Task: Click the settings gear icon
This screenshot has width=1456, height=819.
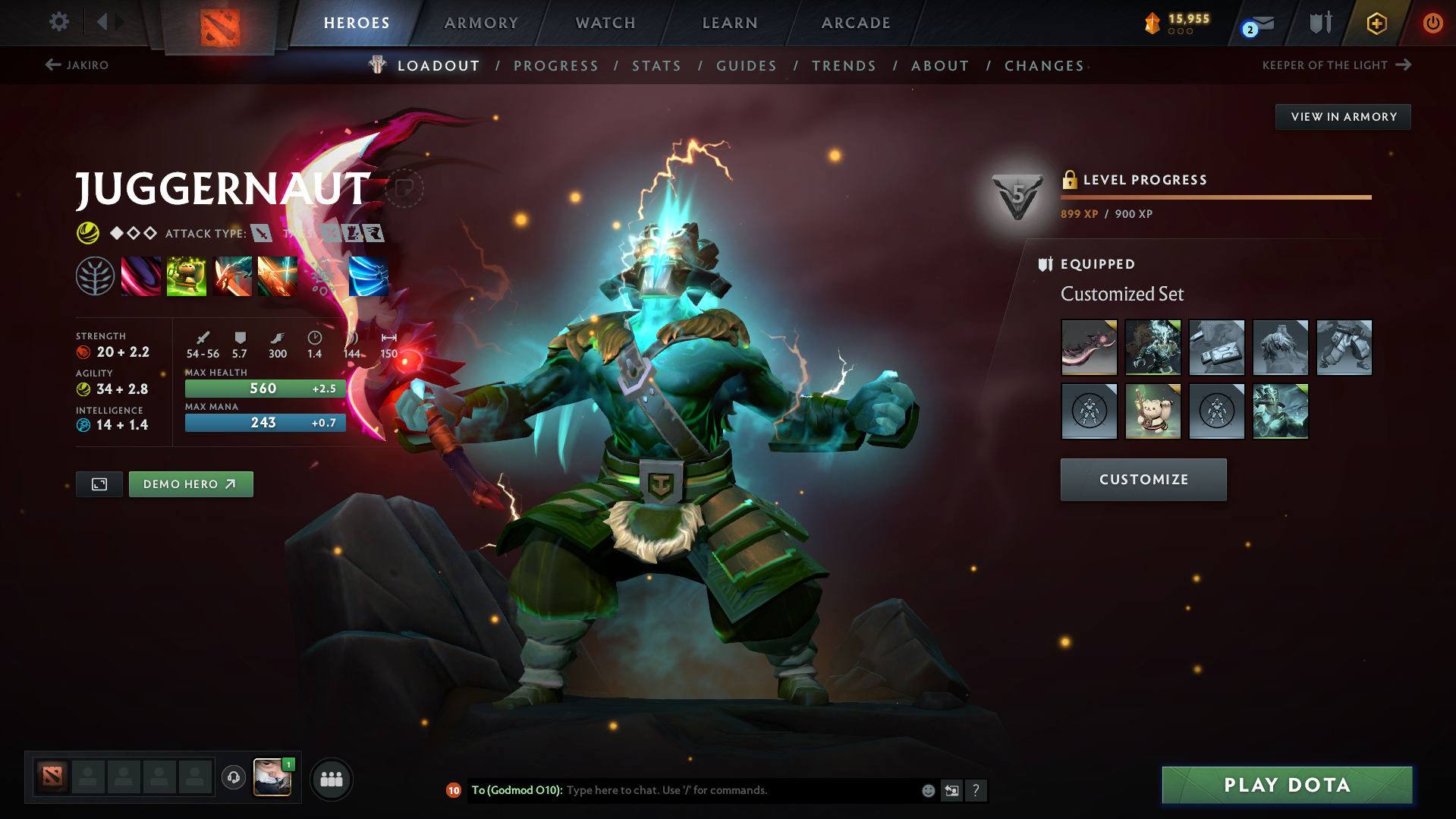Action: point(58,22)
